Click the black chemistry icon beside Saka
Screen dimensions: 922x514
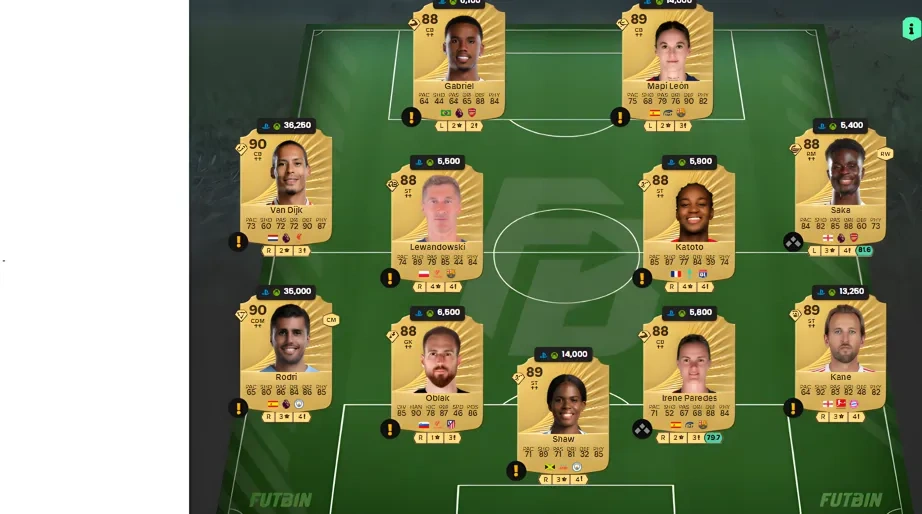point(793,241)
